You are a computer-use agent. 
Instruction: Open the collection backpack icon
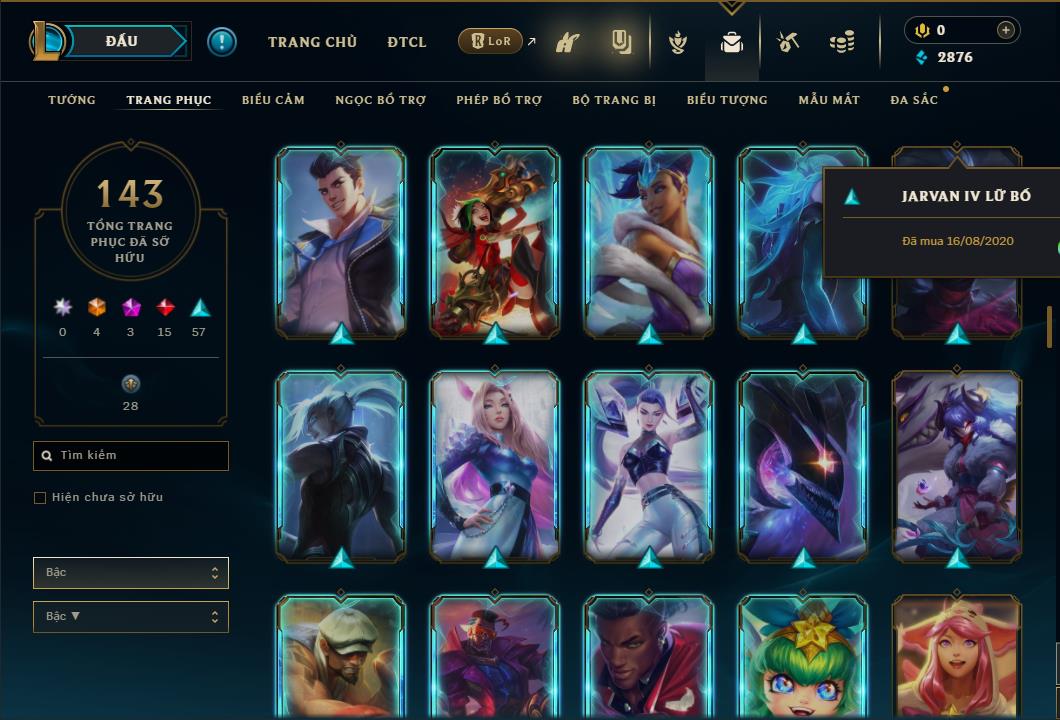(x=732, y=43)
